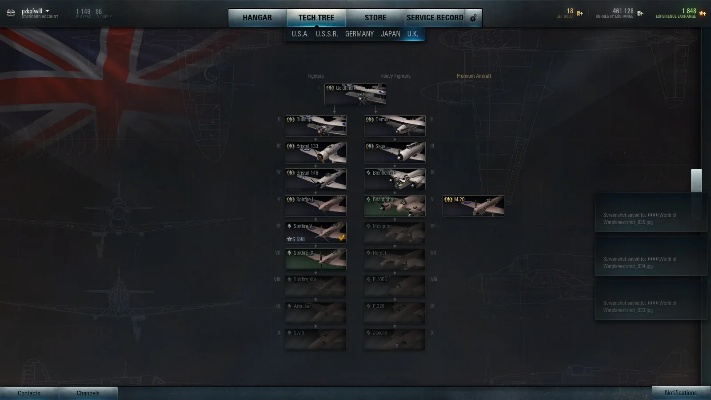View the Japan tech tree

(390, 33)
